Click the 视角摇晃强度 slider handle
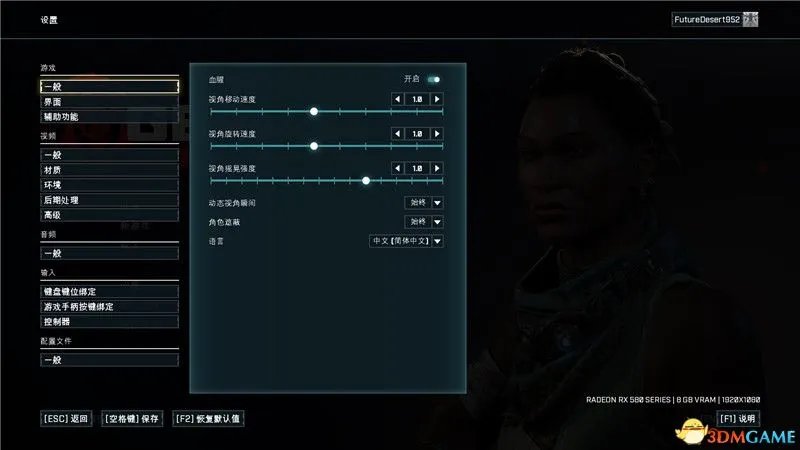800x450 pixels. pos(366,181)
